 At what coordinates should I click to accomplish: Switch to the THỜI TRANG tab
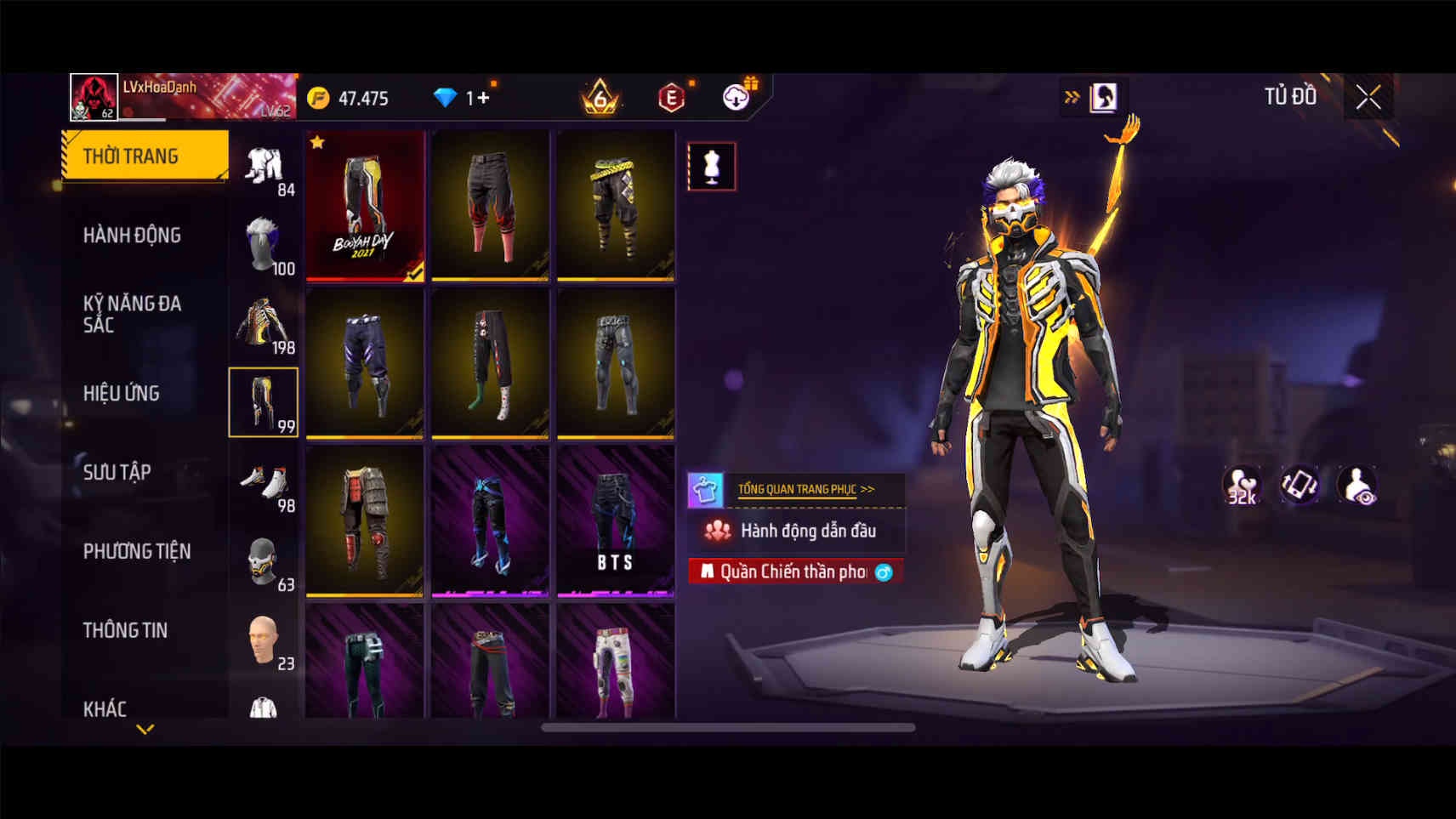[x=145, y=156]
